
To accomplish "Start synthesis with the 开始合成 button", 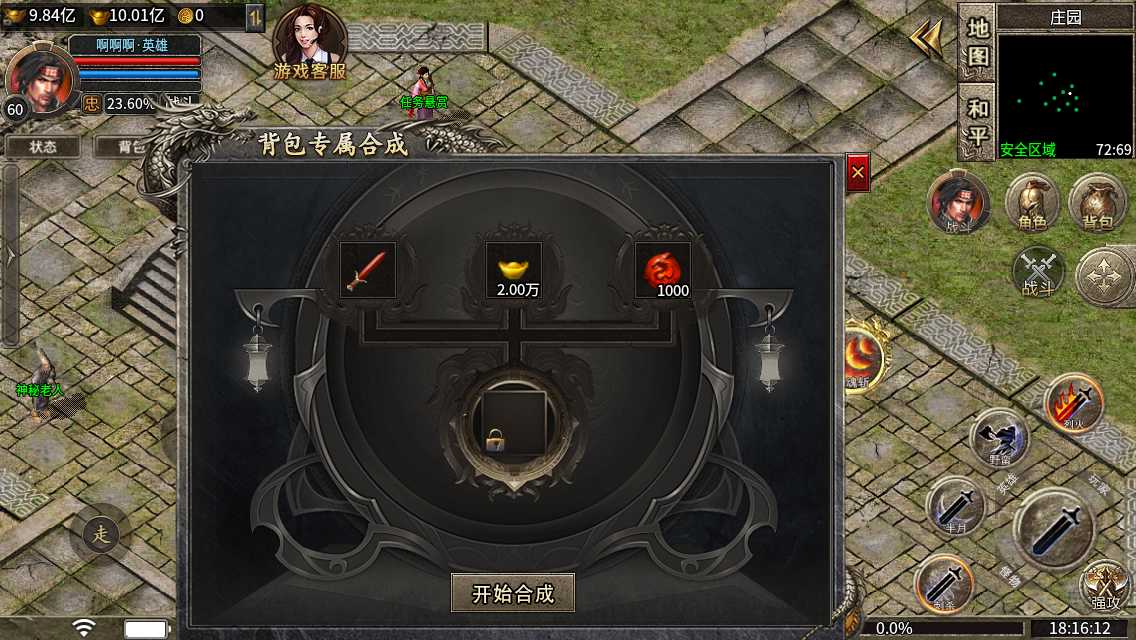I will tap(513, 593).
